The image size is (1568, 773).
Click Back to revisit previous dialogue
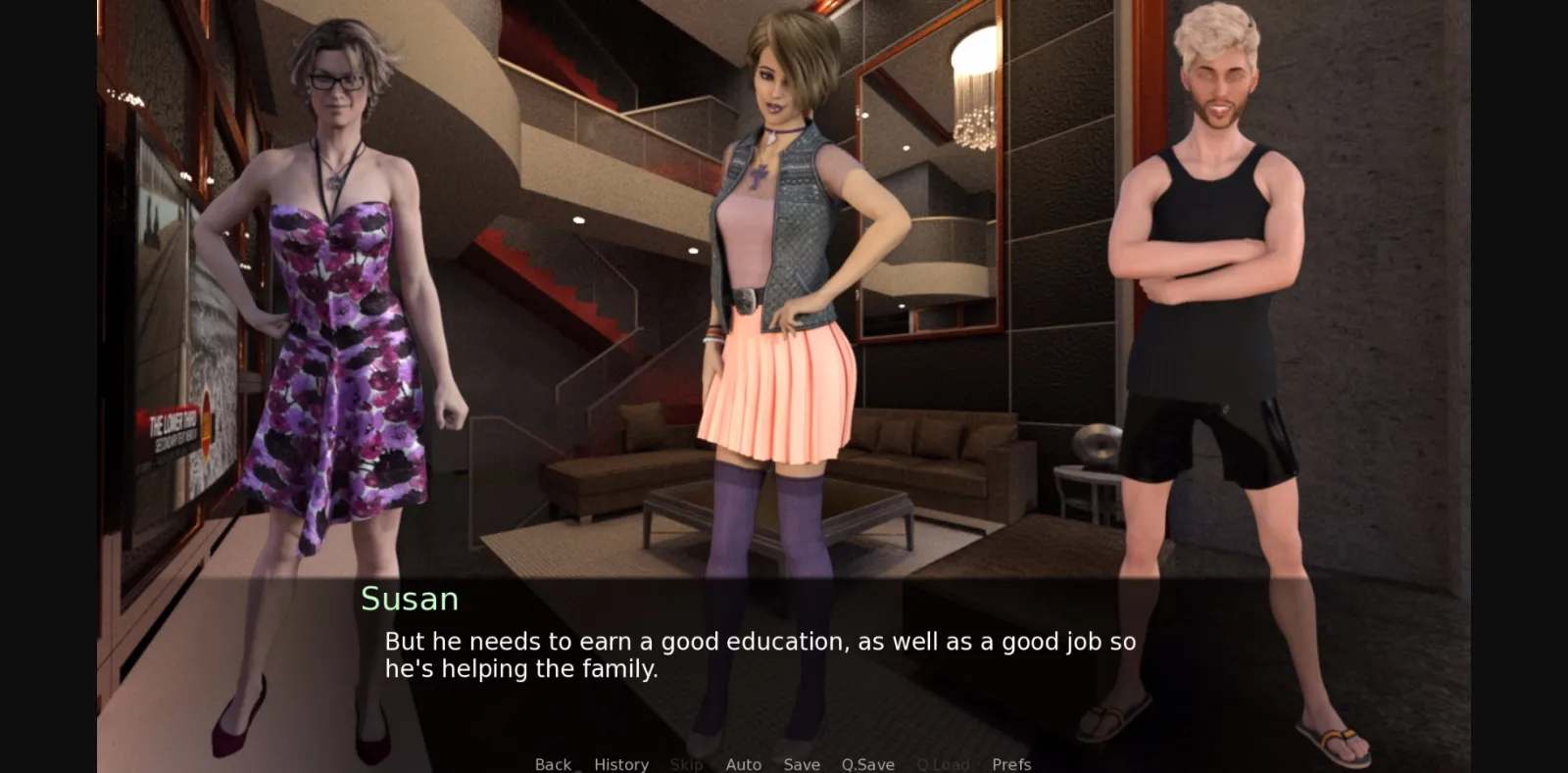[x=553, y=764]
